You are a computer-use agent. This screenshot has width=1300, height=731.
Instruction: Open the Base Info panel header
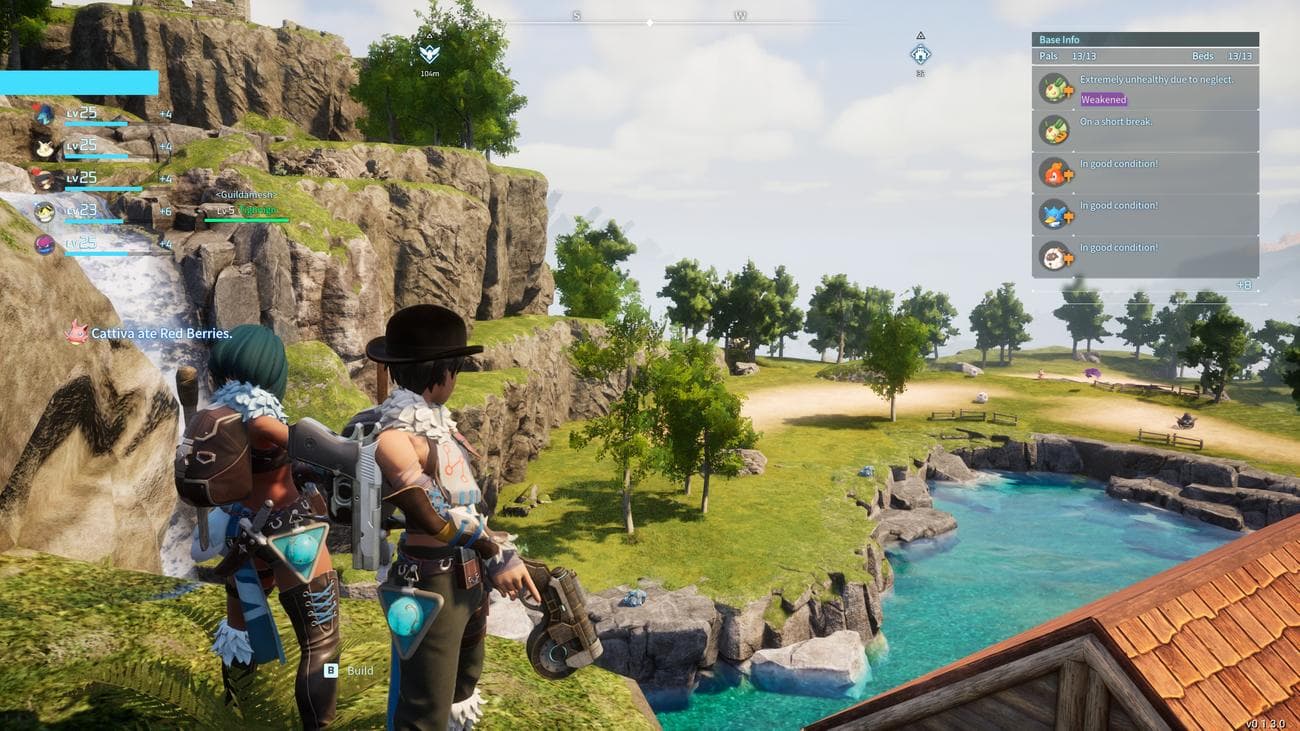pos(1145,40)
